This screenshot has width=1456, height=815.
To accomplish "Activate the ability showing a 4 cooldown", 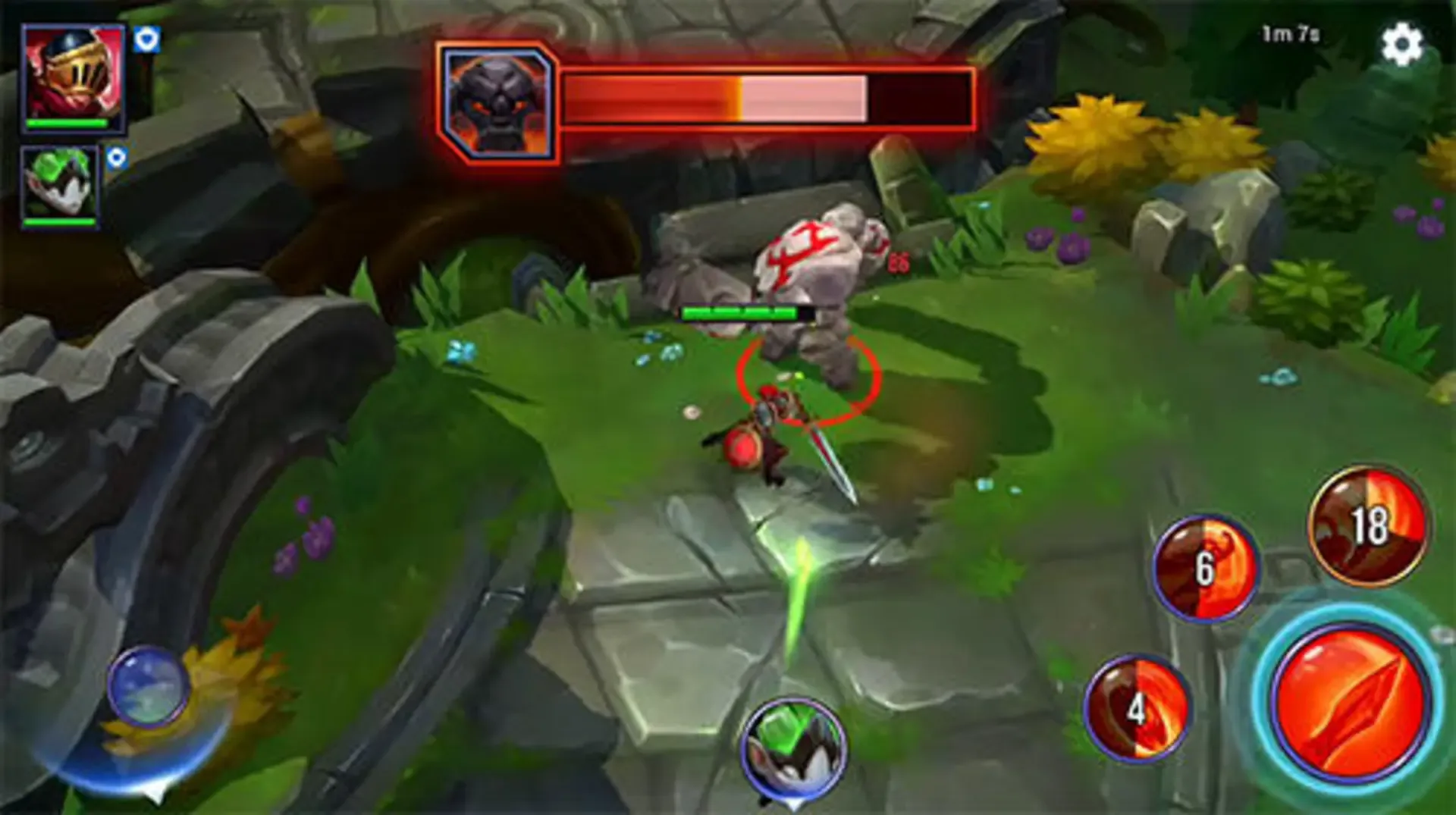I will pyautogui.click(x=1135, y=711).
